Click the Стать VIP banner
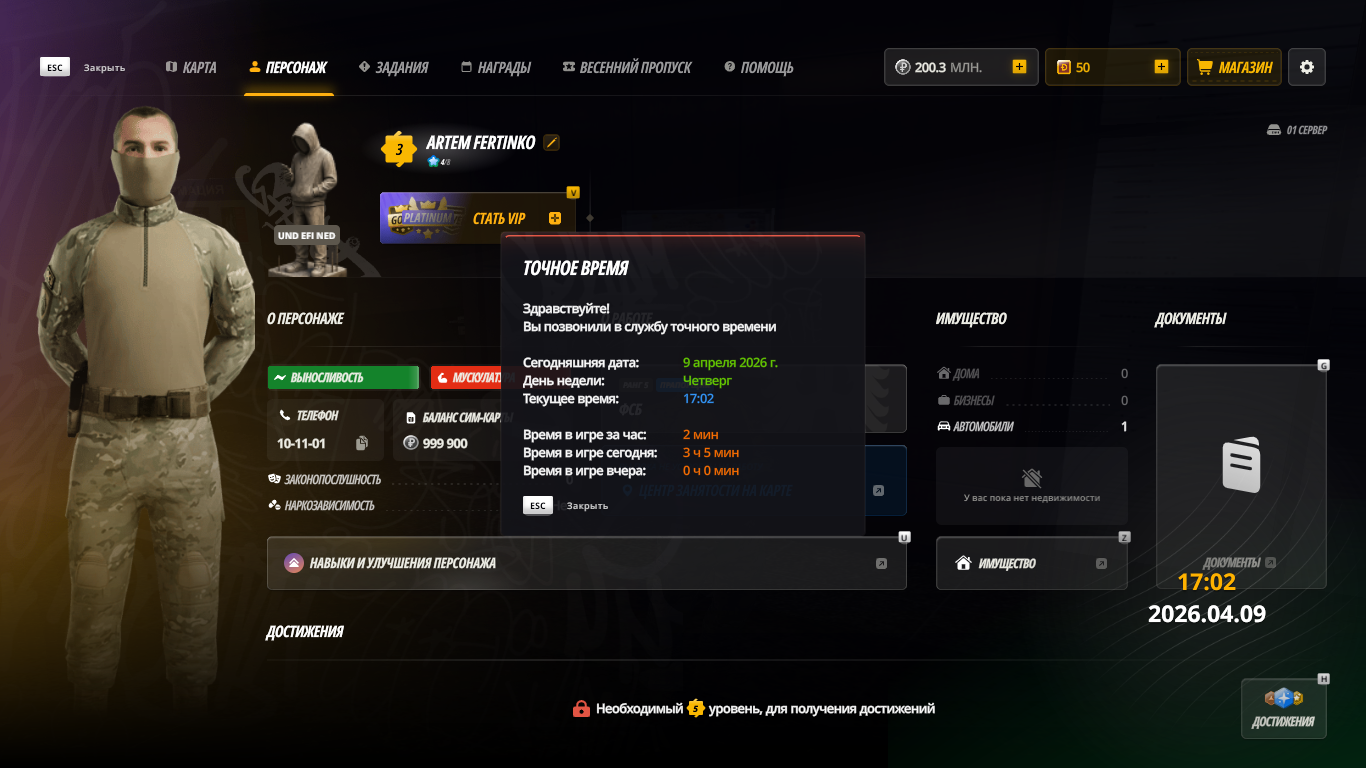Viewport: 1366px width, 768px height. pos(478,218)
